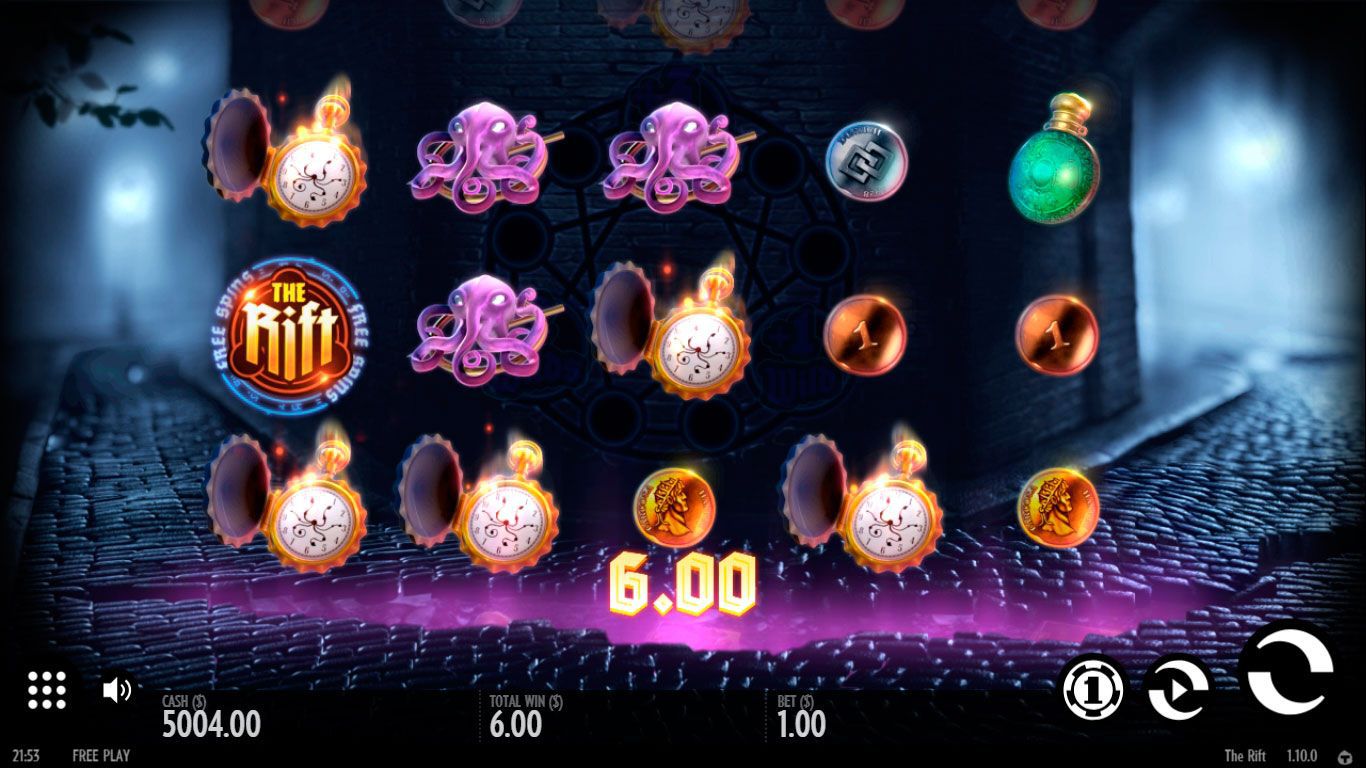Open the bet chip selector
This screenshot has width=1366, height=768.
point(1092,689)
